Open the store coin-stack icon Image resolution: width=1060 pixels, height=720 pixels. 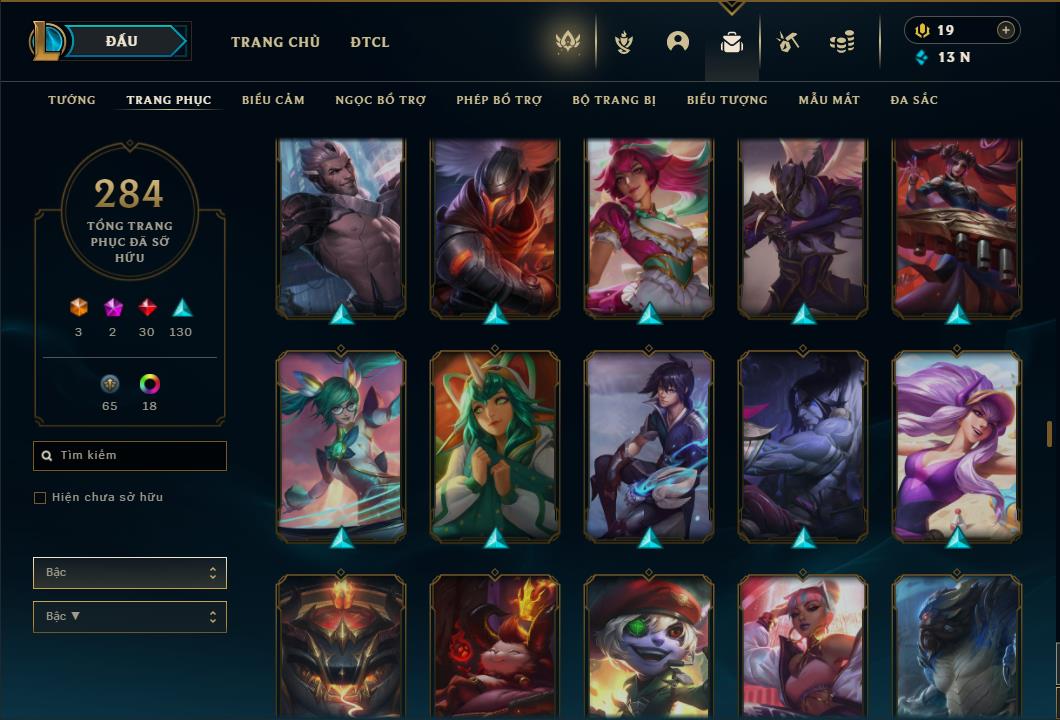(842, 42)
